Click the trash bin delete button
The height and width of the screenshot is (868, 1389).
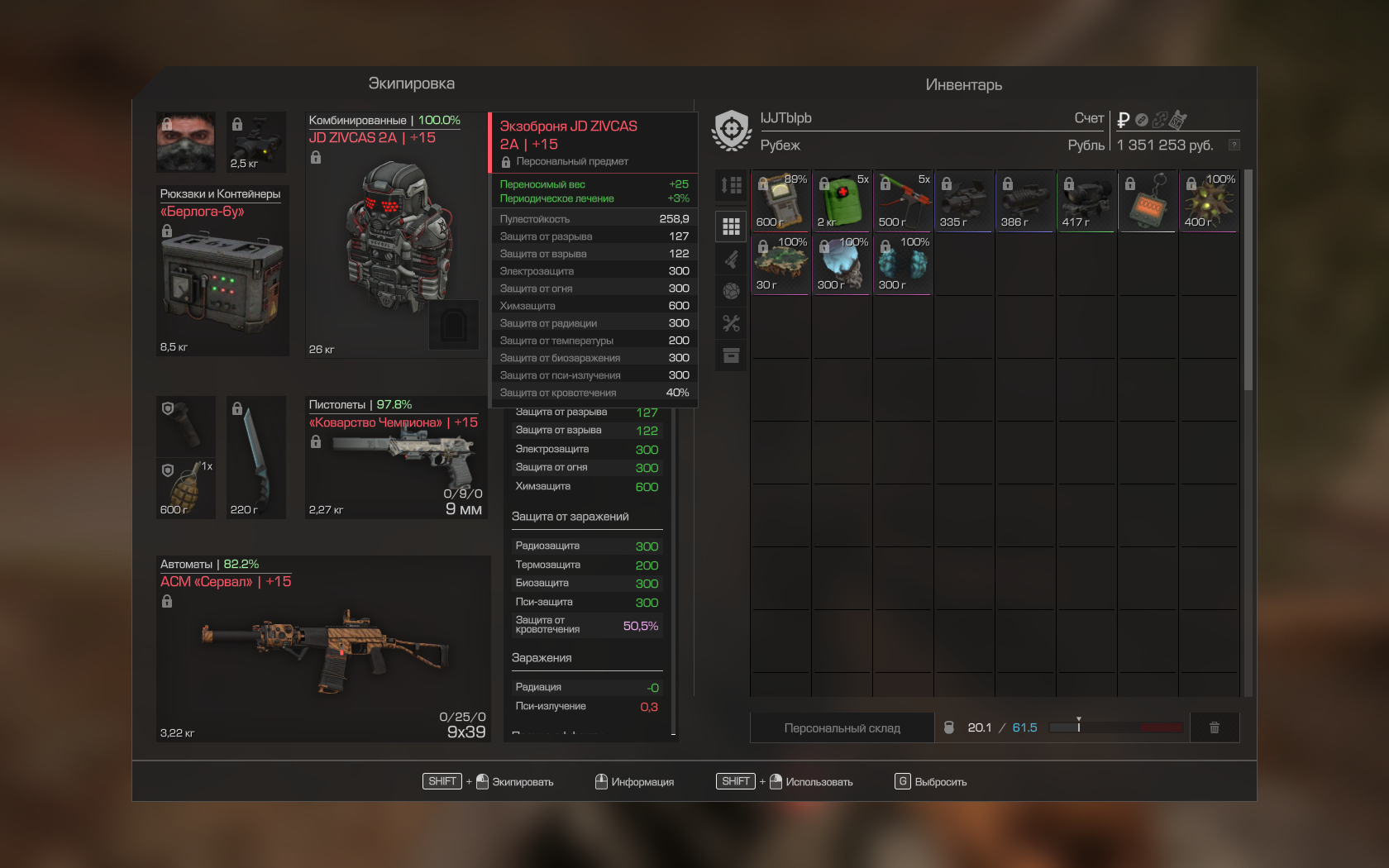pos(1215,727)
